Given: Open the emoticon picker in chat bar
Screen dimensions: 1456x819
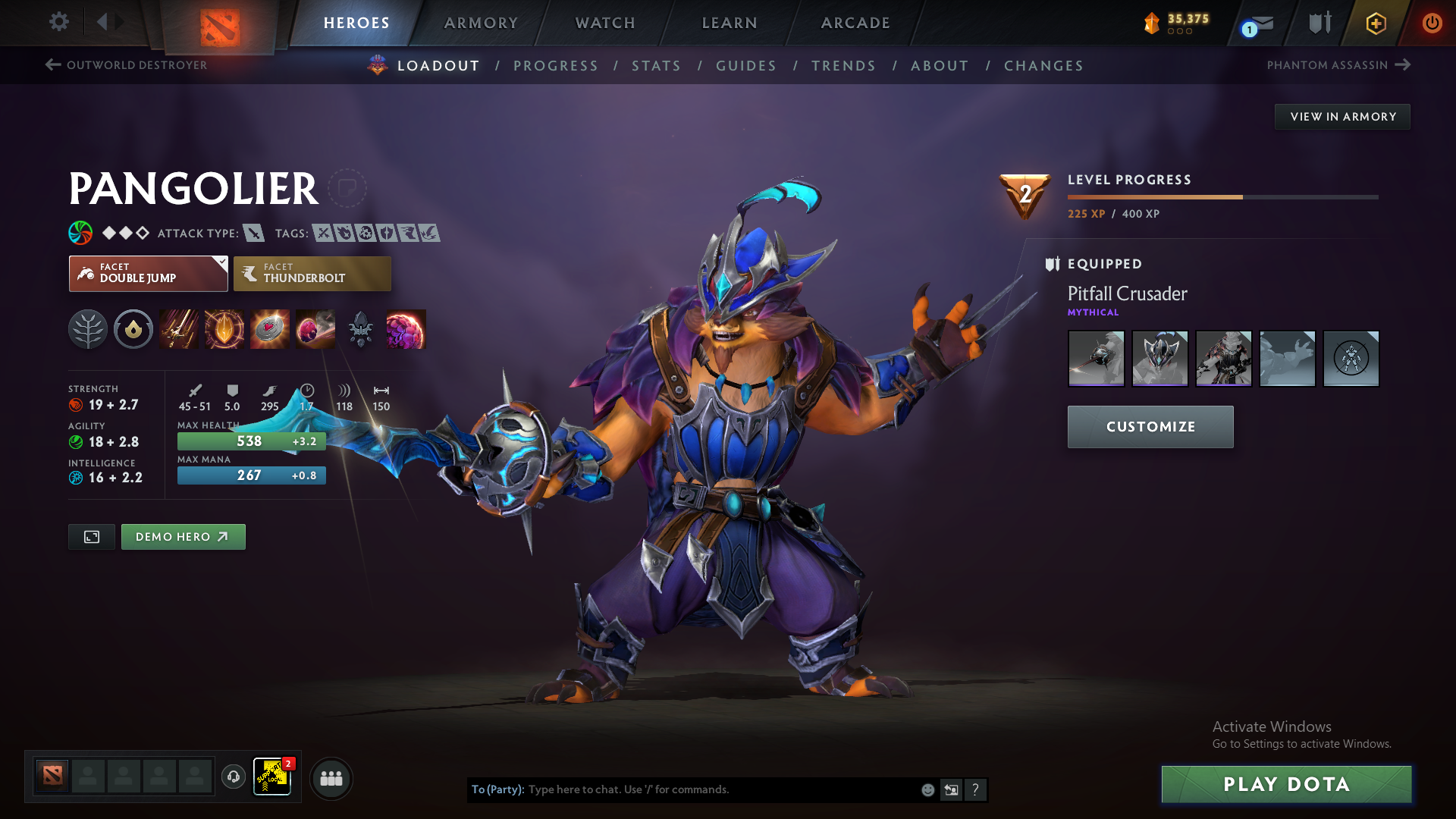Looking at the screenshot, I should pos(927,789).
